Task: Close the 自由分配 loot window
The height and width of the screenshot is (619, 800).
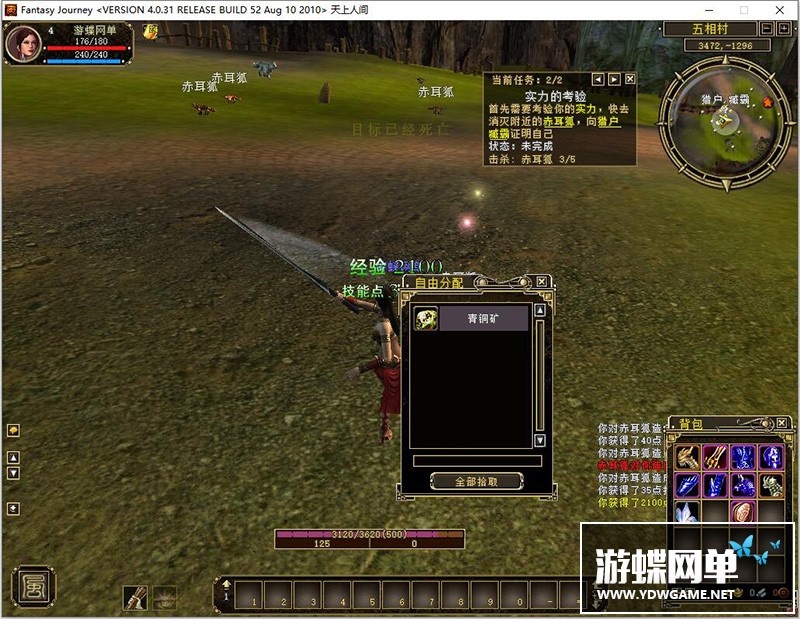Action: coord(542,283)
